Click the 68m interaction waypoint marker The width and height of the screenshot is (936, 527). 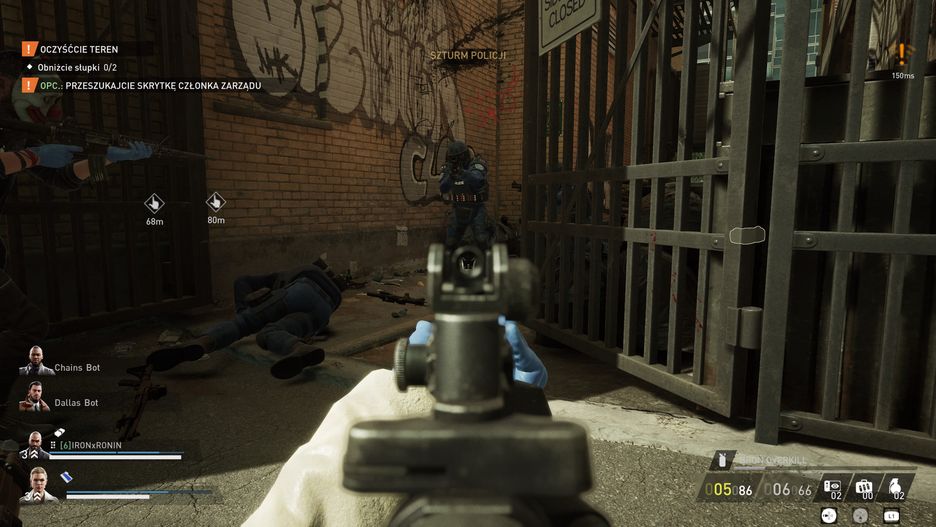point(154,203)
